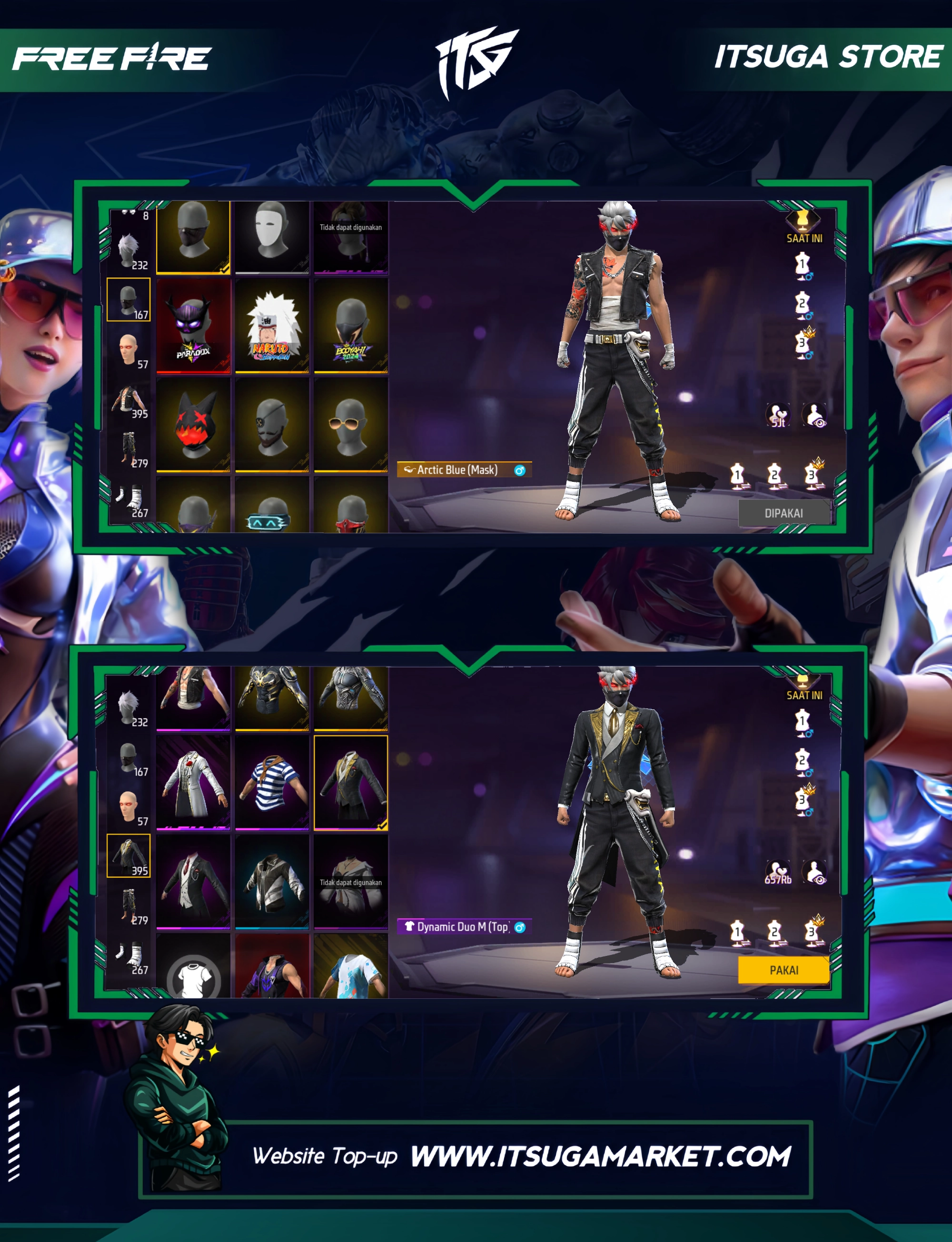Click the grey DIPAKAI button
The image size is (952, 1242).
tap(783, 513)
